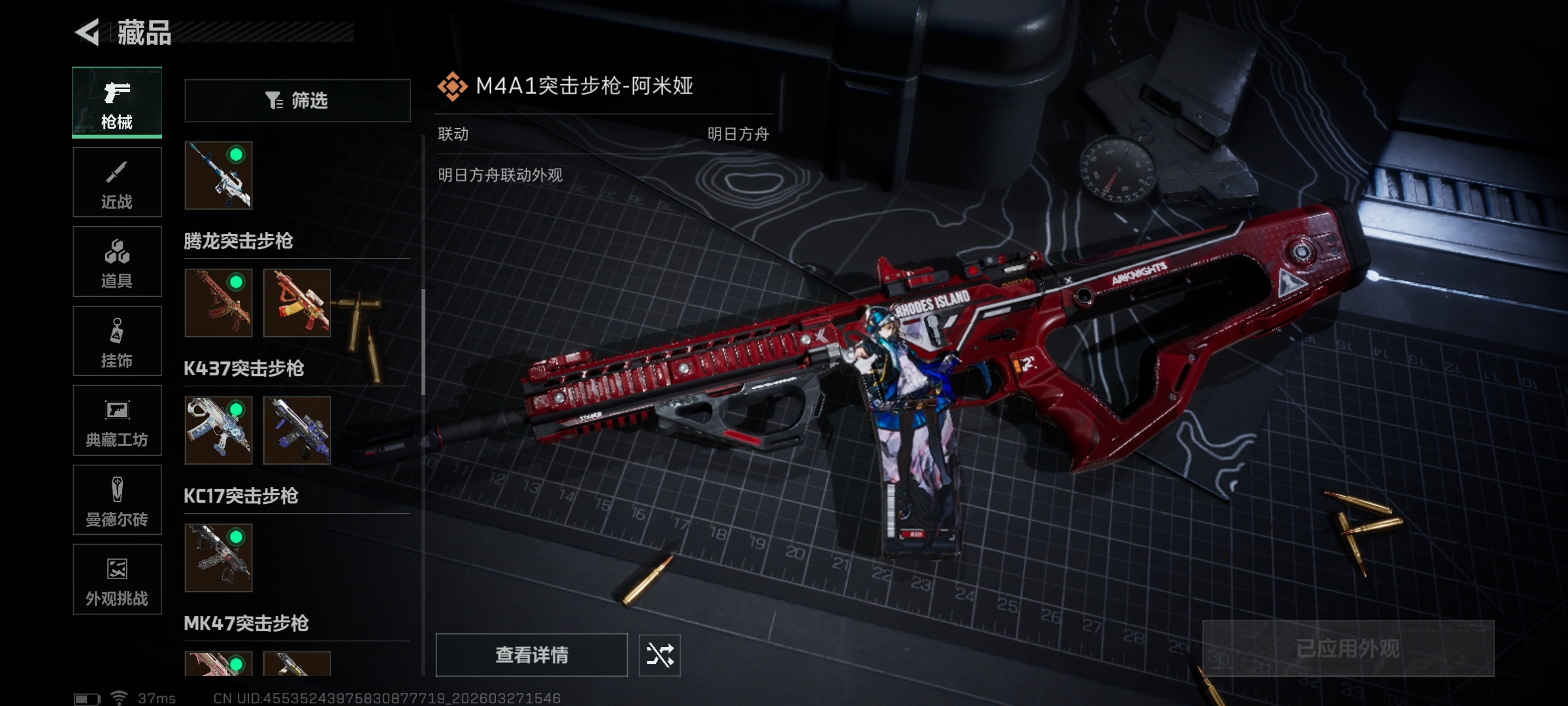
Task: Choose the dark blue K437 skin thumbnail
Action: pos(297,430)
